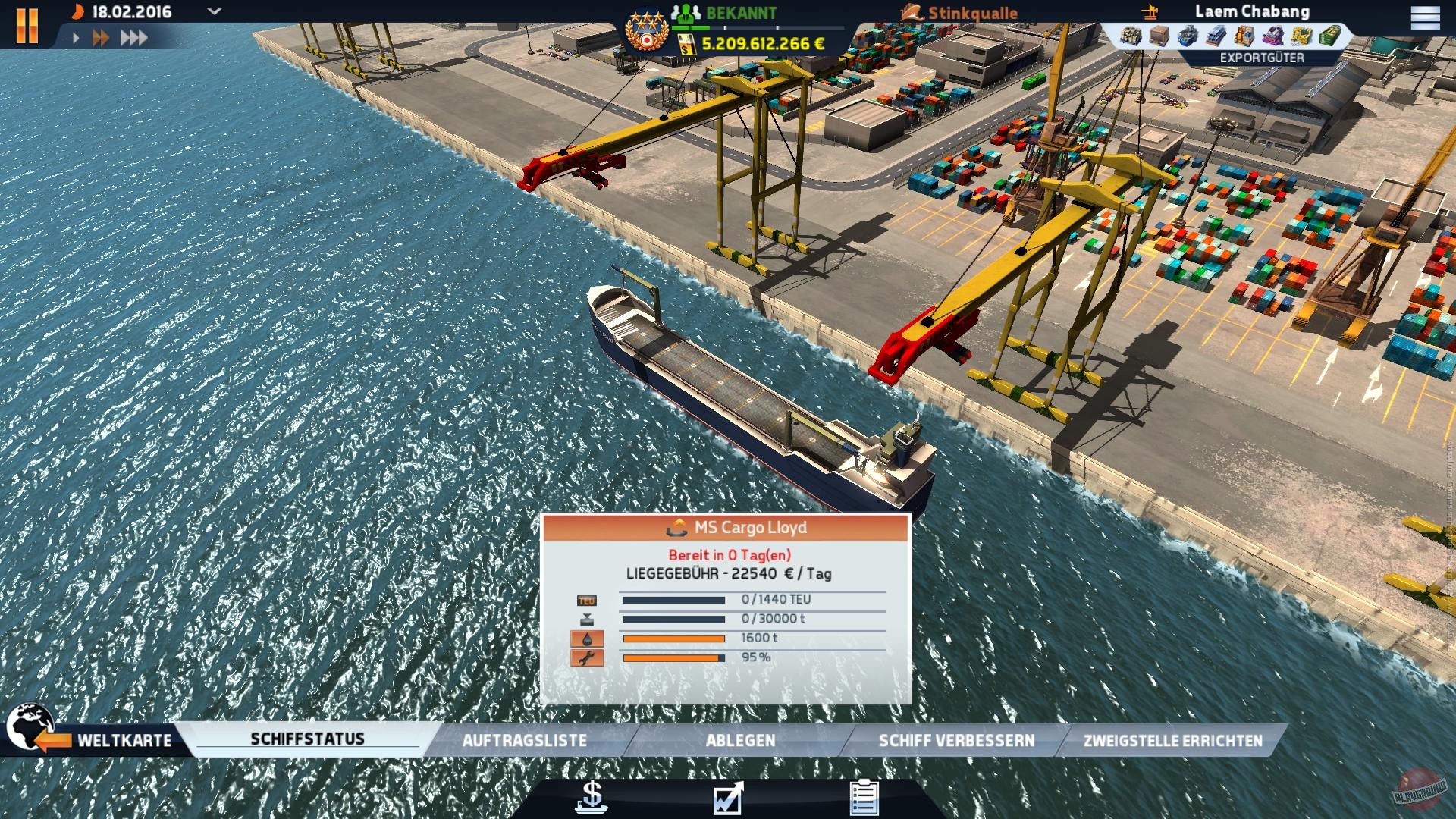Screen dimensions: 1456x819
Task: Open the Auftragsliste tab
Action: pyautogui.click(x=526, y=740)
